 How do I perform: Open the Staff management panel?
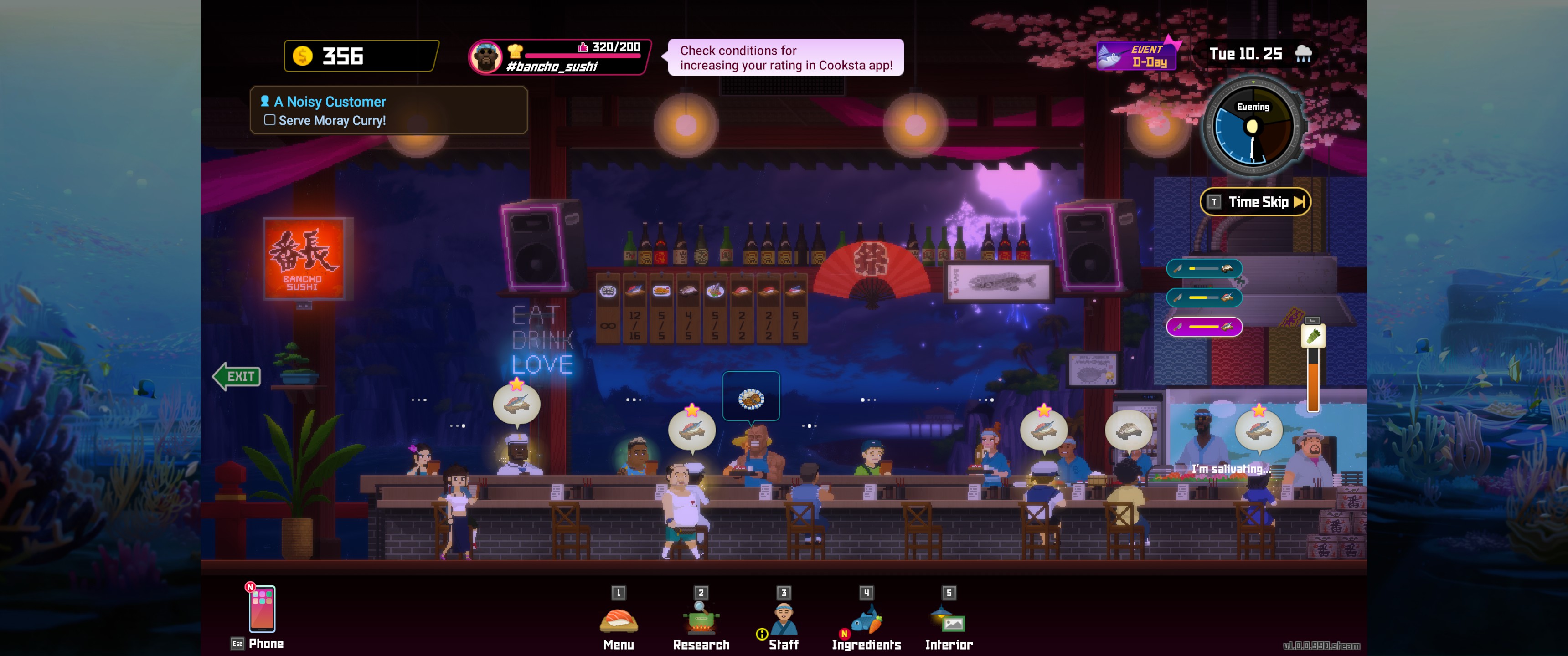point(784,622)
